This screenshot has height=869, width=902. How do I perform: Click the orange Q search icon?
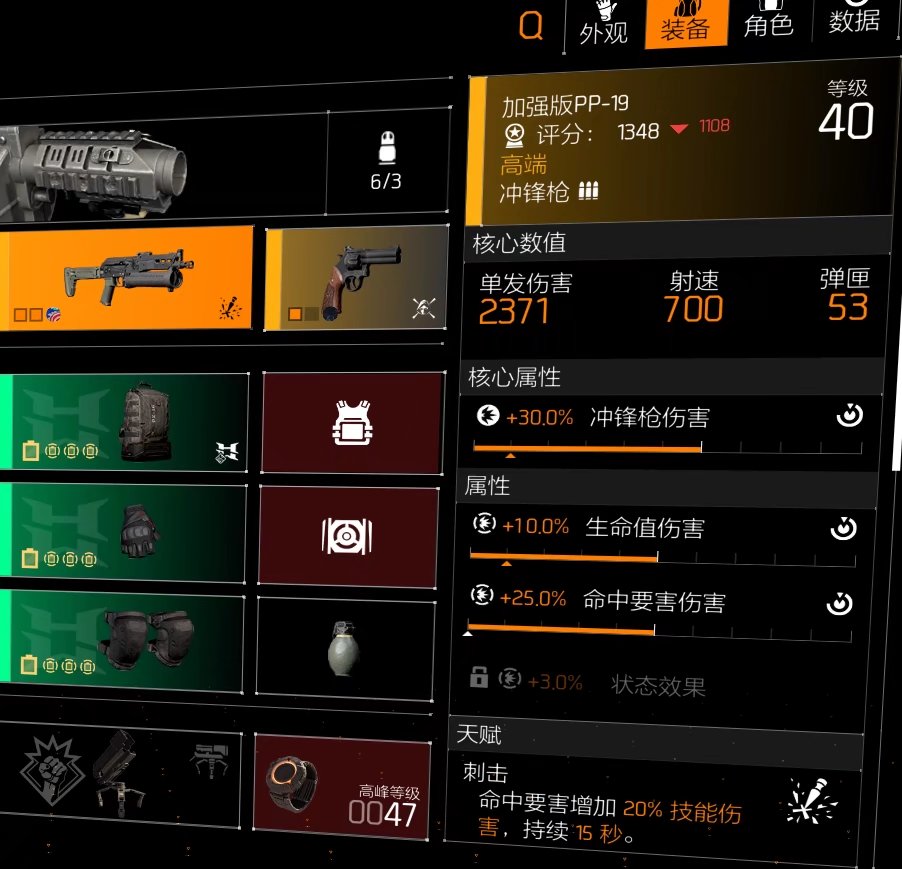[531, 26]
